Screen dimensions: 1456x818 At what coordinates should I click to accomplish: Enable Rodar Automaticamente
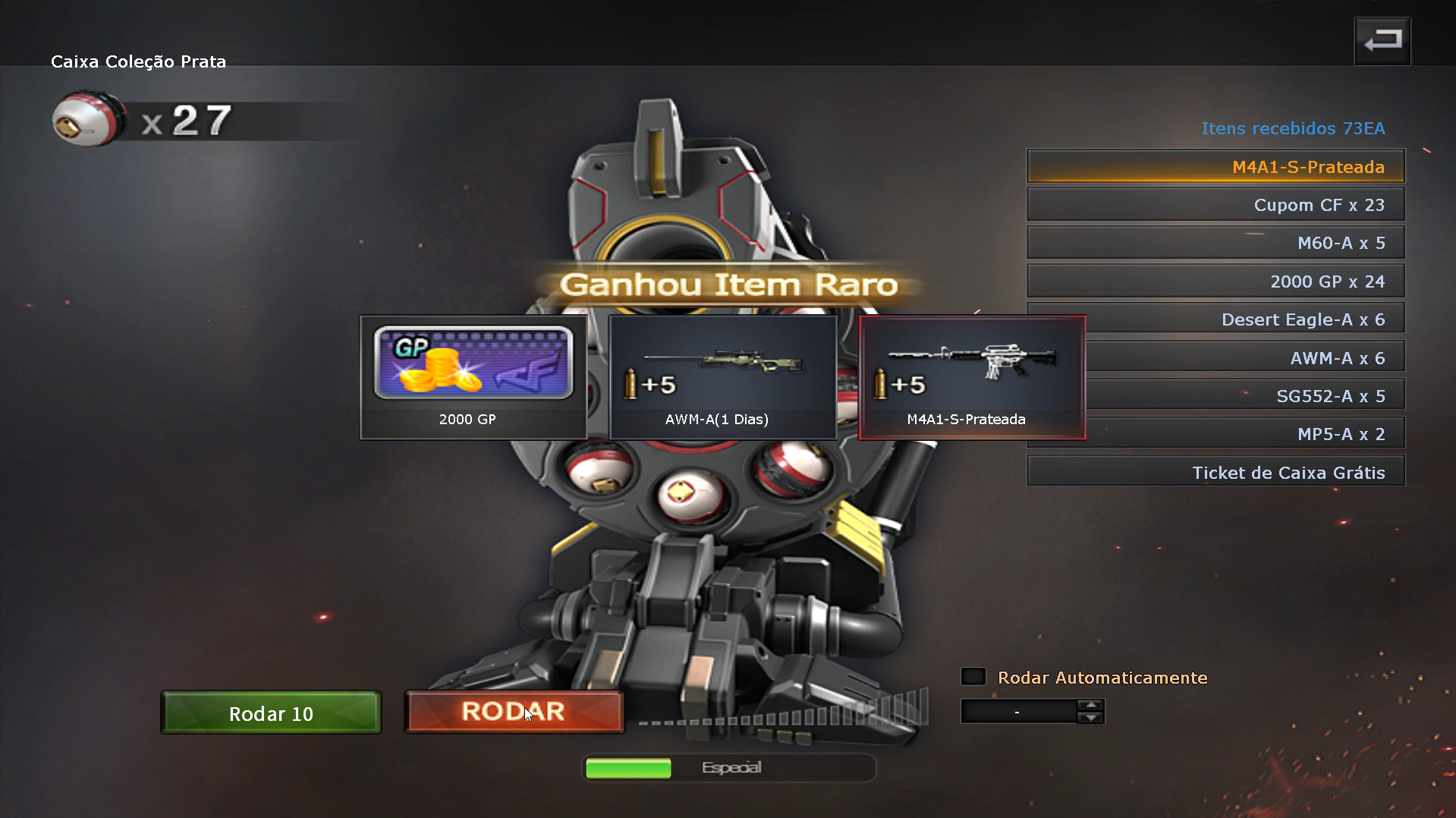(x=973, y=676)
